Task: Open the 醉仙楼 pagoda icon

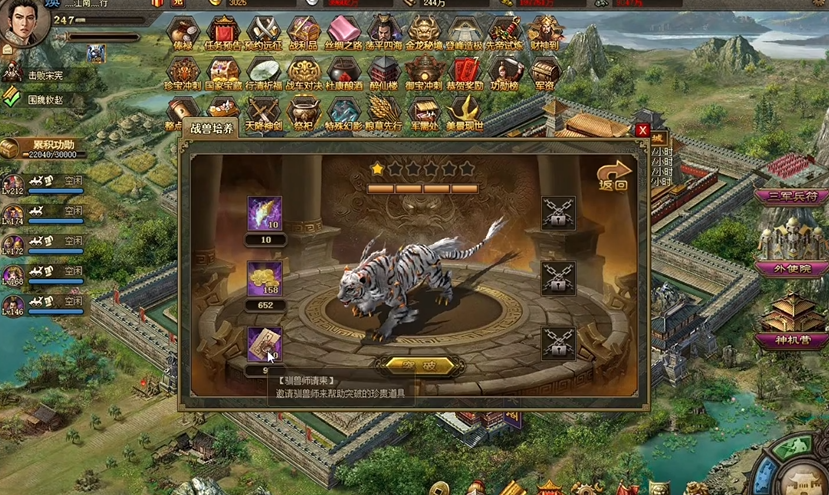Action: 384,72
